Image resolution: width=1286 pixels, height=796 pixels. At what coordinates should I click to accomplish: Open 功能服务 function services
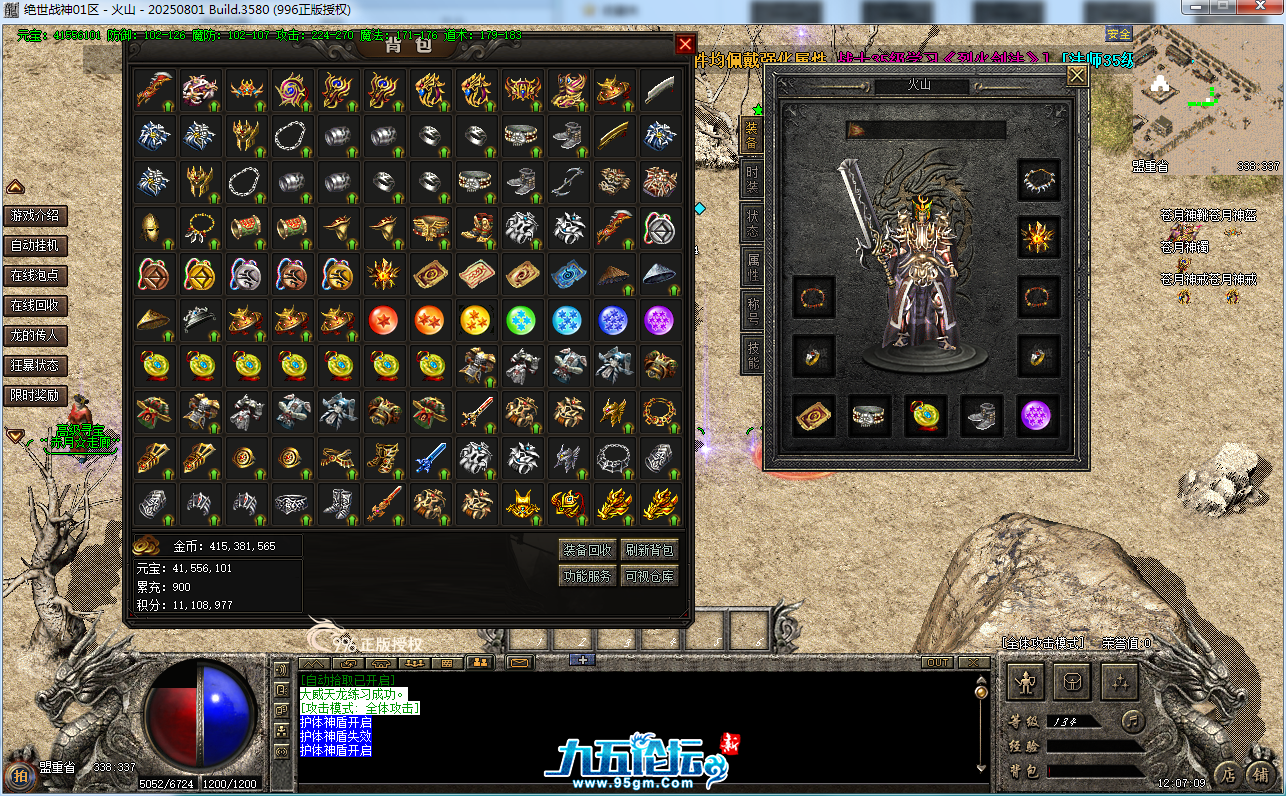coord(587,576)
